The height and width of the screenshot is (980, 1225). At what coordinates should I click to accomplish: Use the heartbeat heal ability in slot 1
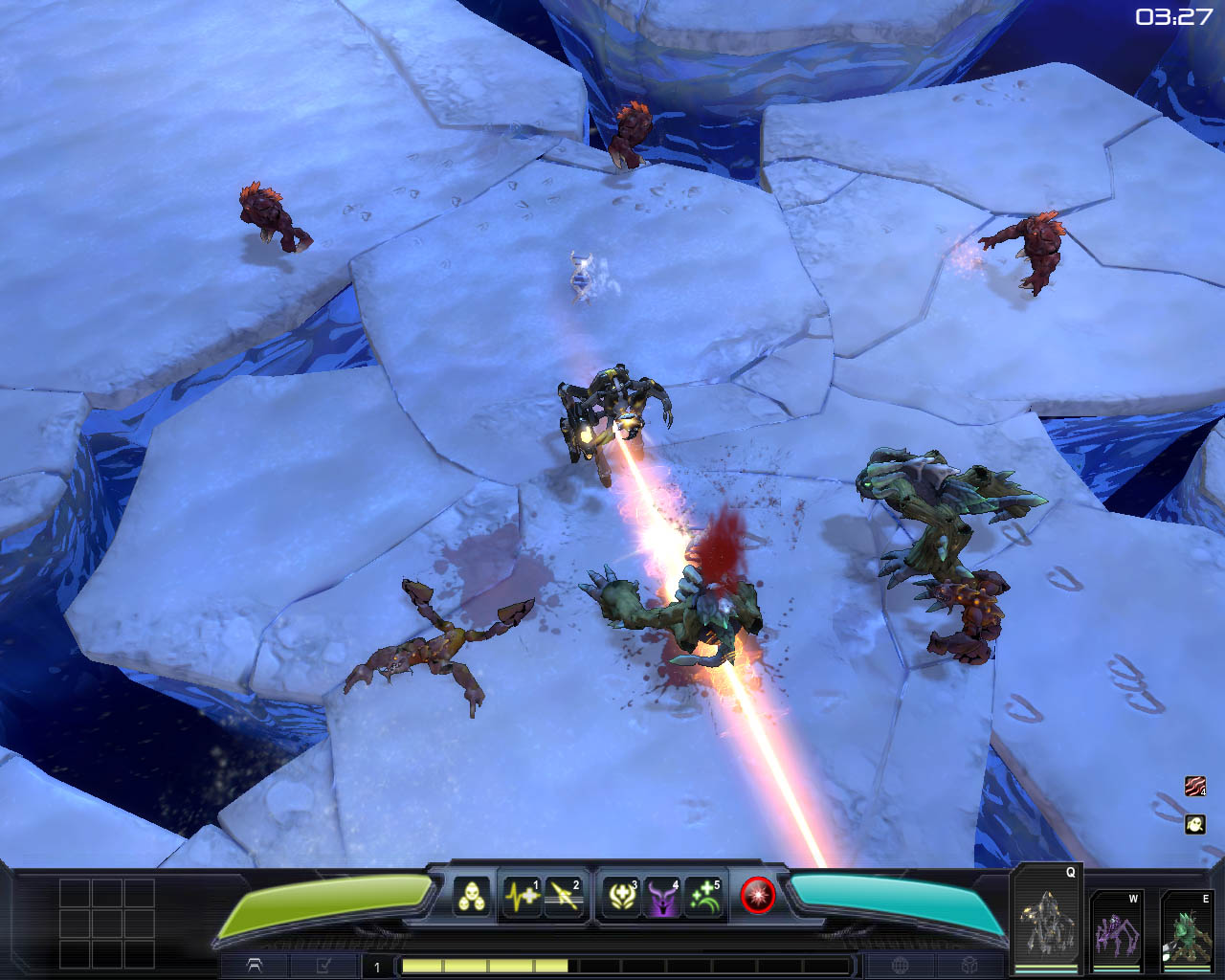click(523, 897)
